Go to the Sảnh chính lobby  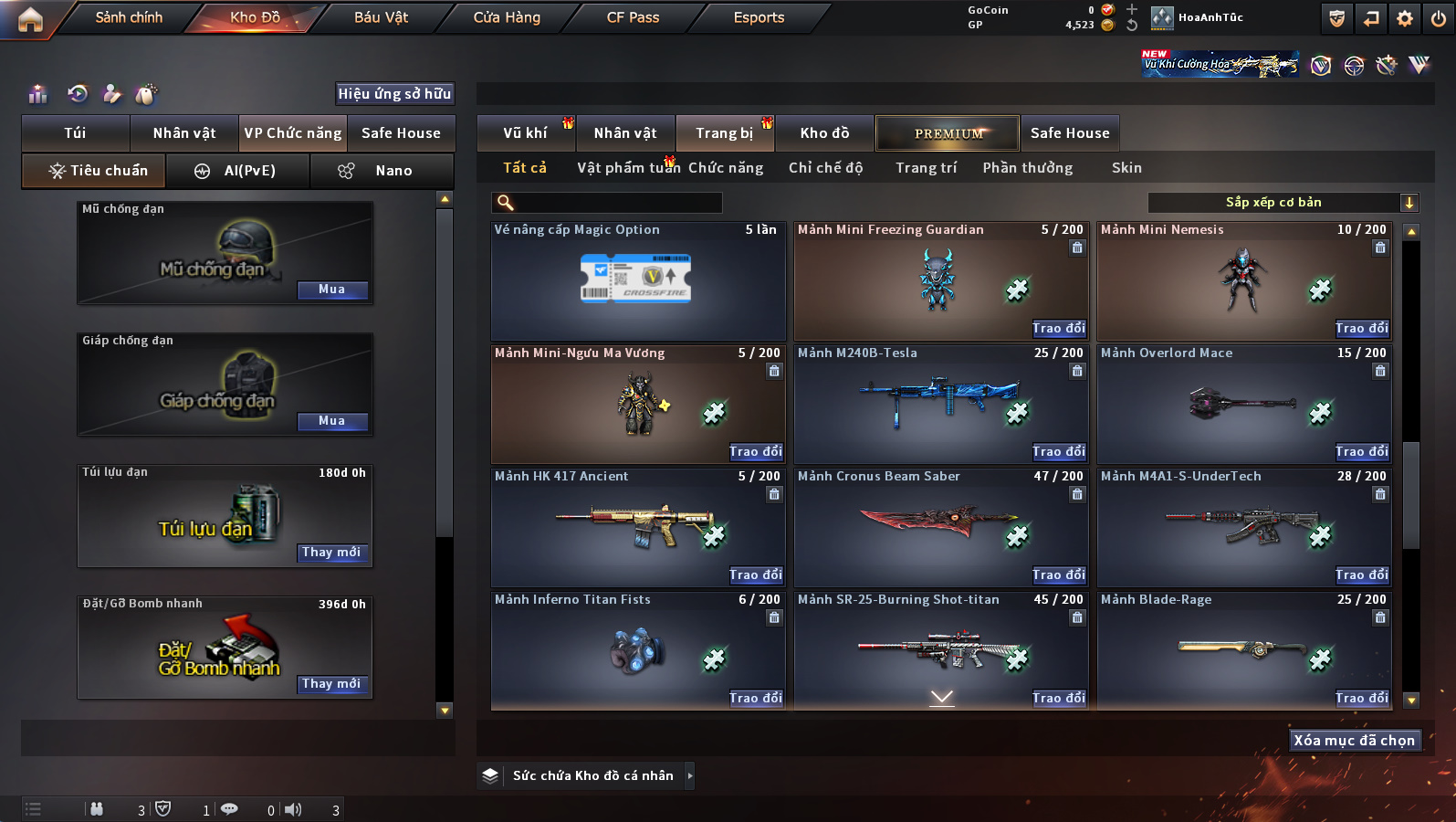click(129, 17)
